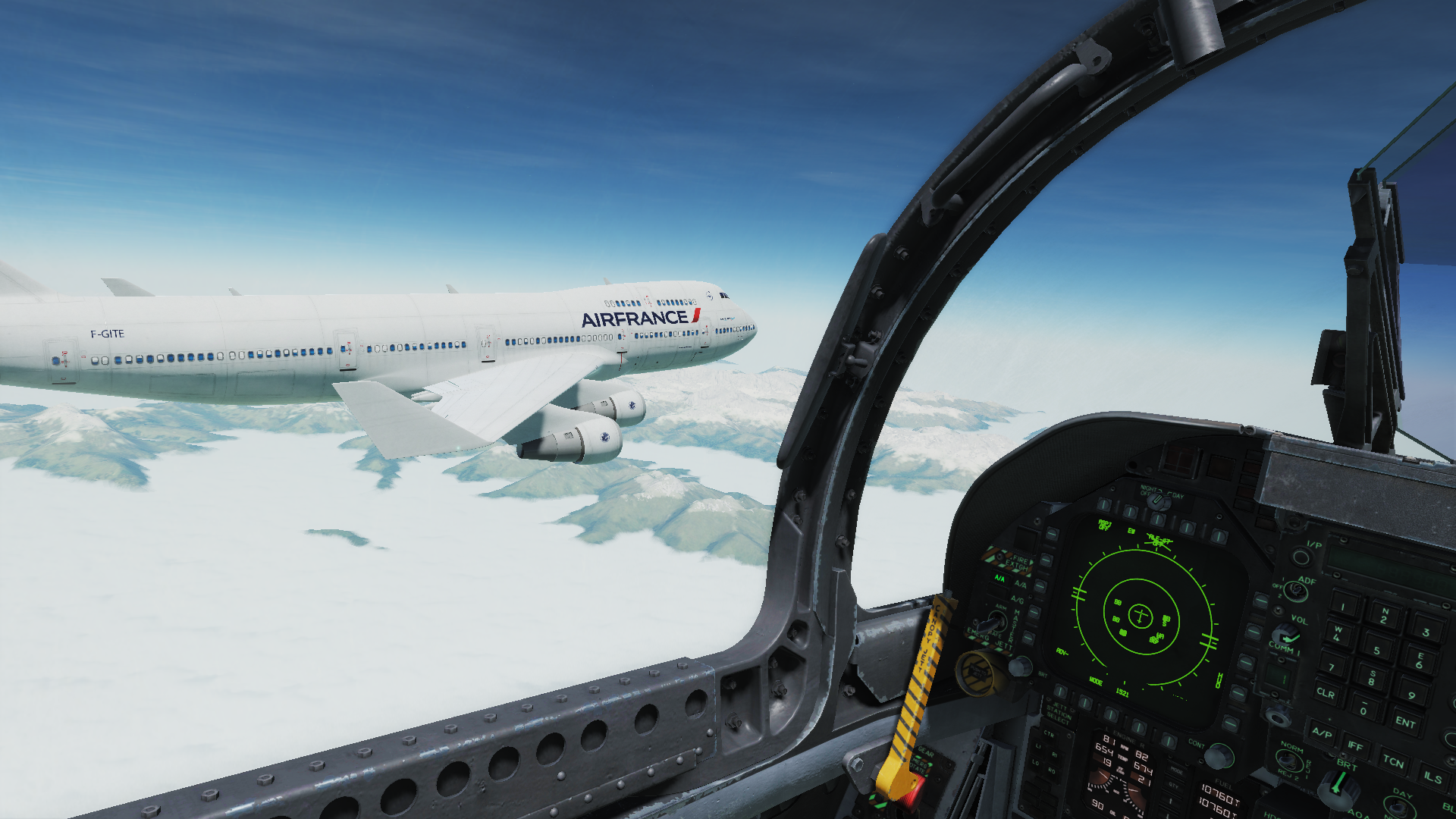The image size is (1456, 819).
Task: Tap keypad key 3 on the UFC
Action: (x=1425, y=632)
